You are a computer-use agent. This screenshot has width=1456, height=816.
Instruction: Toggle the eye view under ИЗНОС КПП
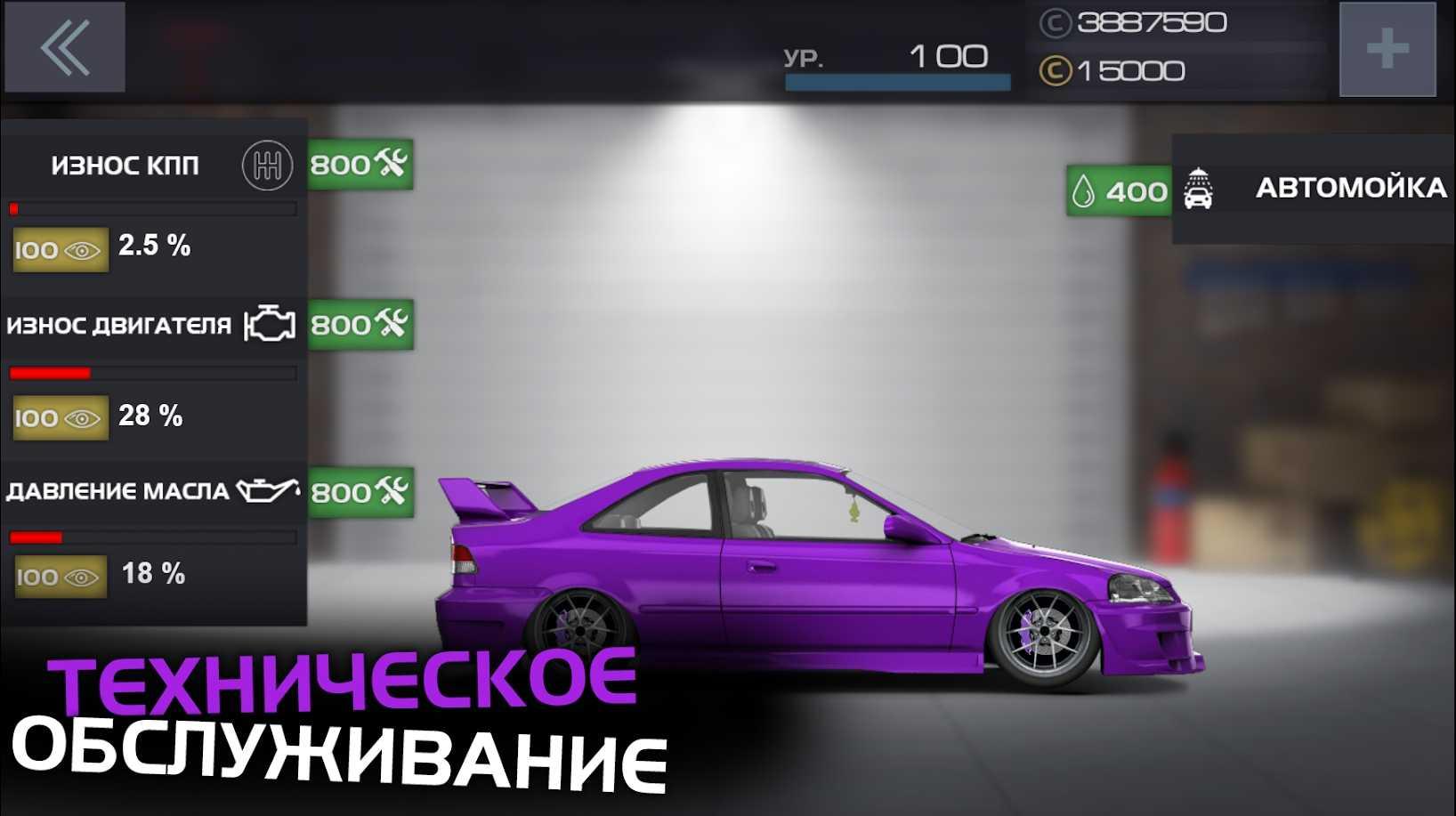point(59,250)
